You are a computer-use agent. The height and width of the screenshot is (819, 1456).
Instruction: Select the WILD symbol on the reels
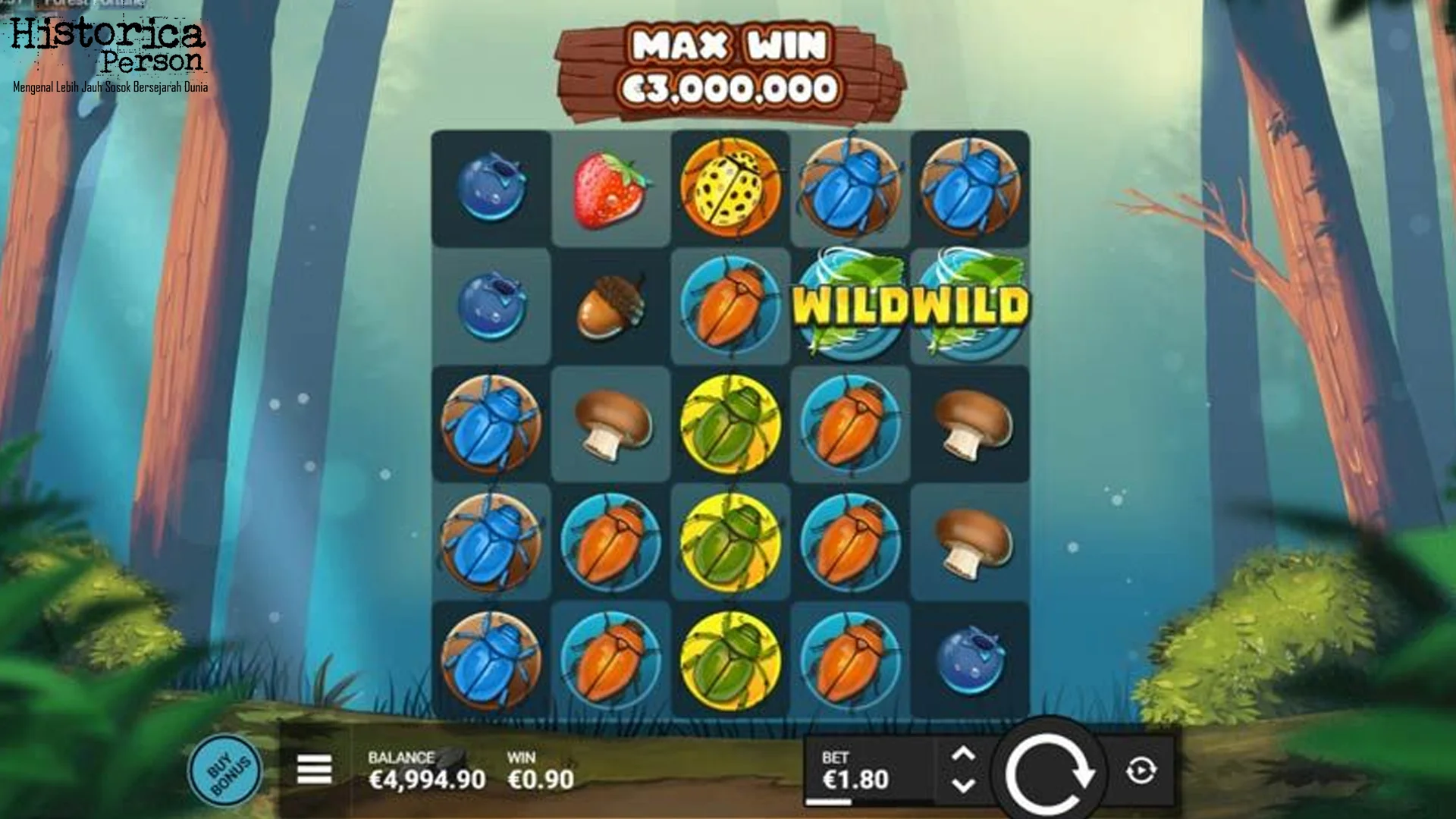pos(849,303)
